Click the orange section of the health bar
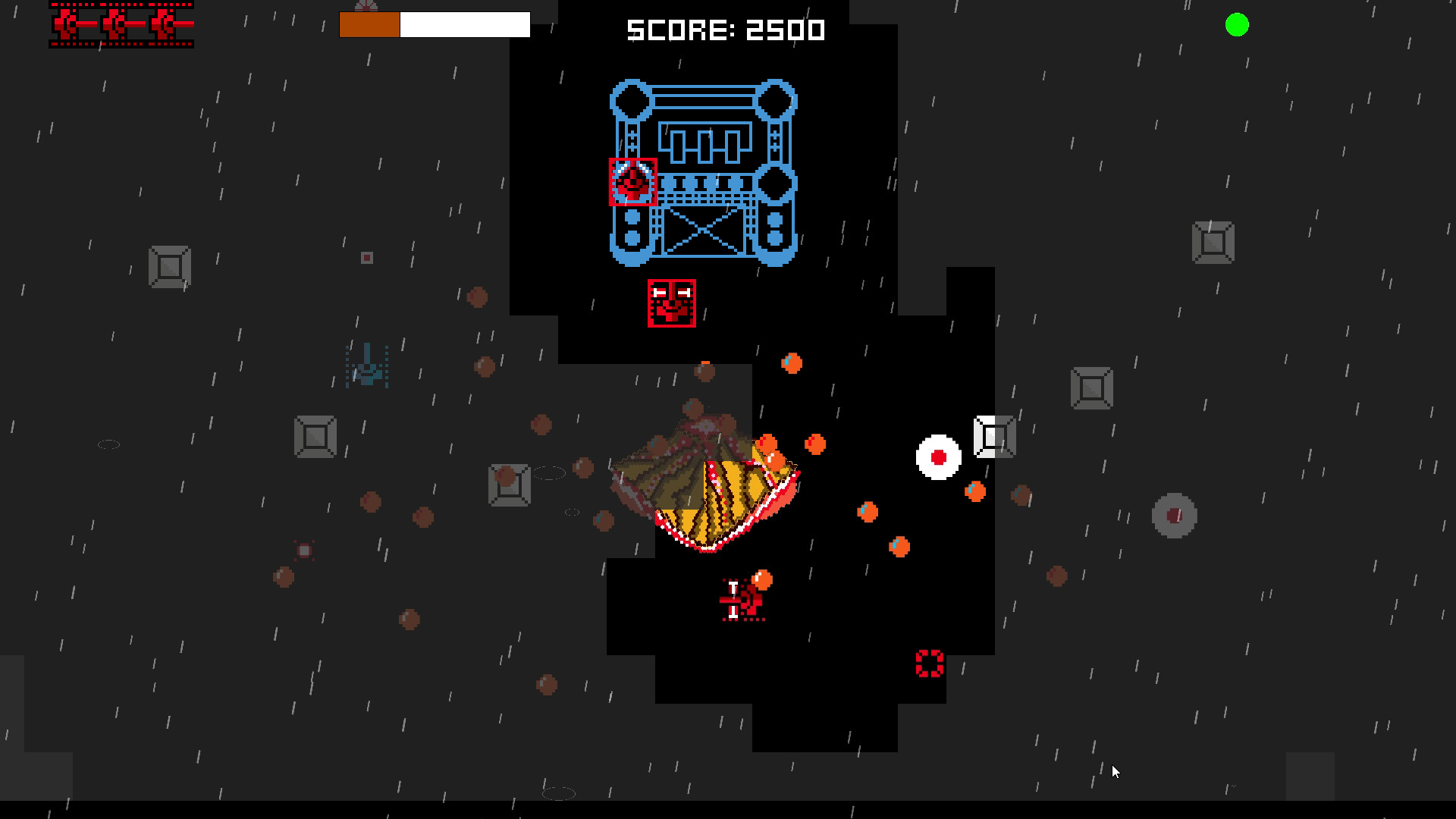Image resolution: width=1456 pixels, height=819 pixels. (369, 24)
